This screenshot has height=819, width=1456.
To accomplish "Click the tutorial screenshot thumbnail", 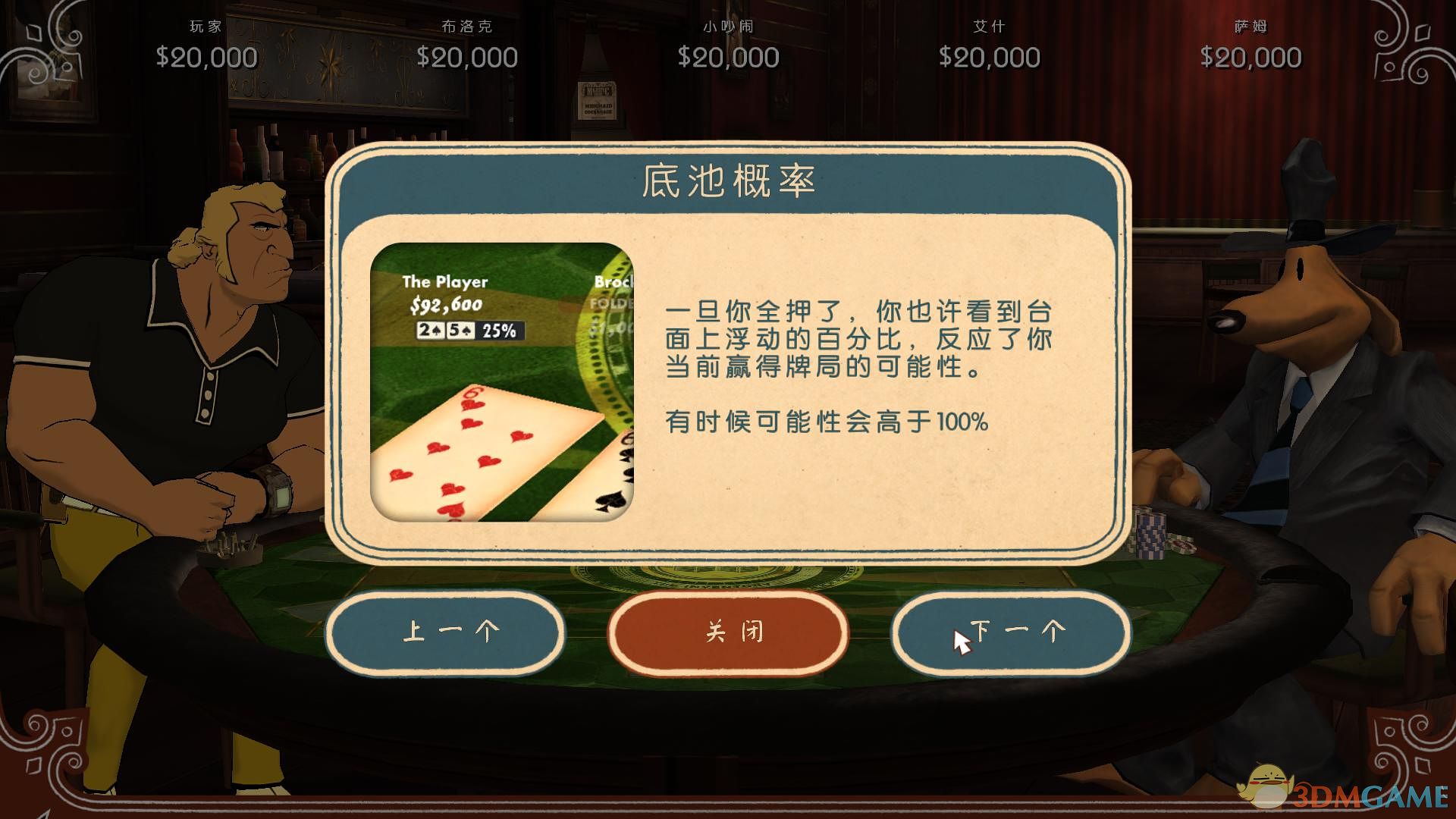I will (500, 383).
